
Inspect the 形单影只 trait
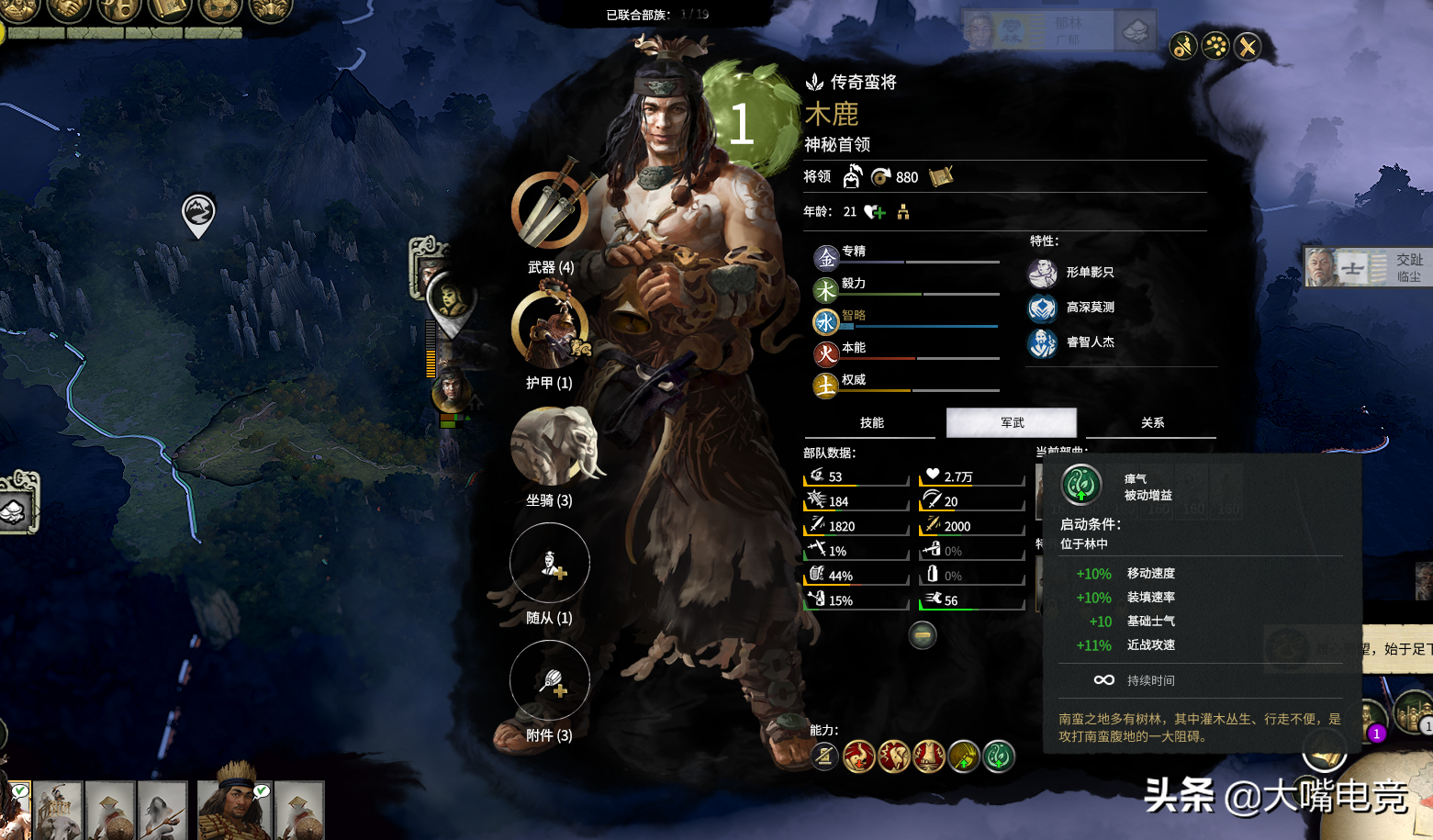(x=1043, y=273)
